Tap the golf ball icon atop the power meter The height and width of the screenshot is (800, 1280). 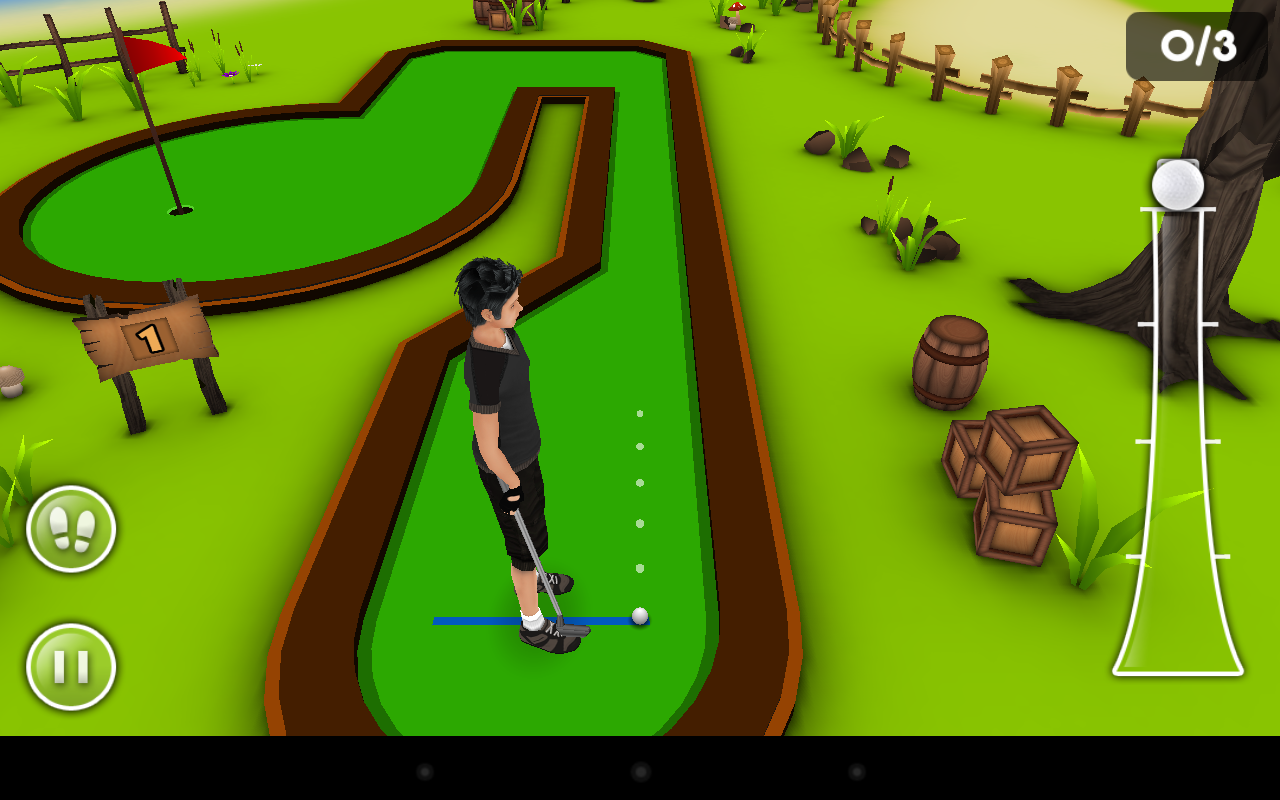click(1176, 182)
